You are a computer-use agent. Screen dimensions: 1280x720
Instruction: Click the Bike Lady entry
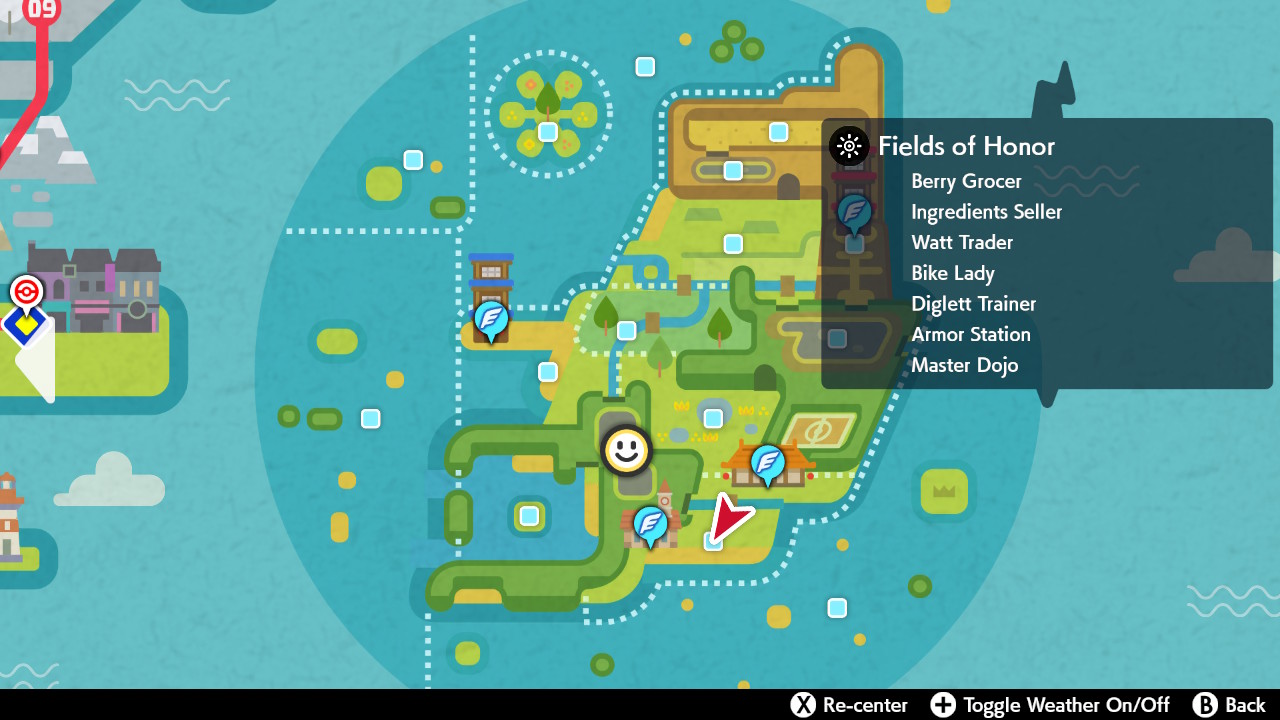[x=952, y=273]
